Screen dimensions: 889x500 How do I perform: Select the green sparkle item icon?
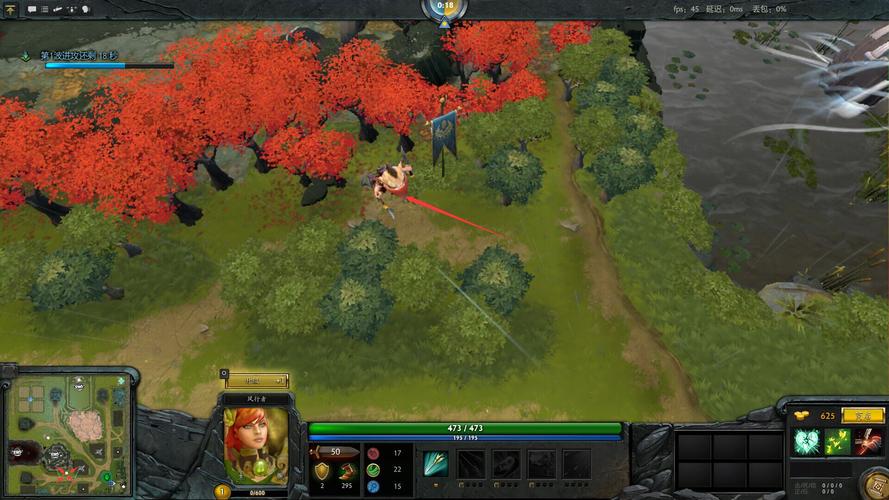click(x=837, y=441)
